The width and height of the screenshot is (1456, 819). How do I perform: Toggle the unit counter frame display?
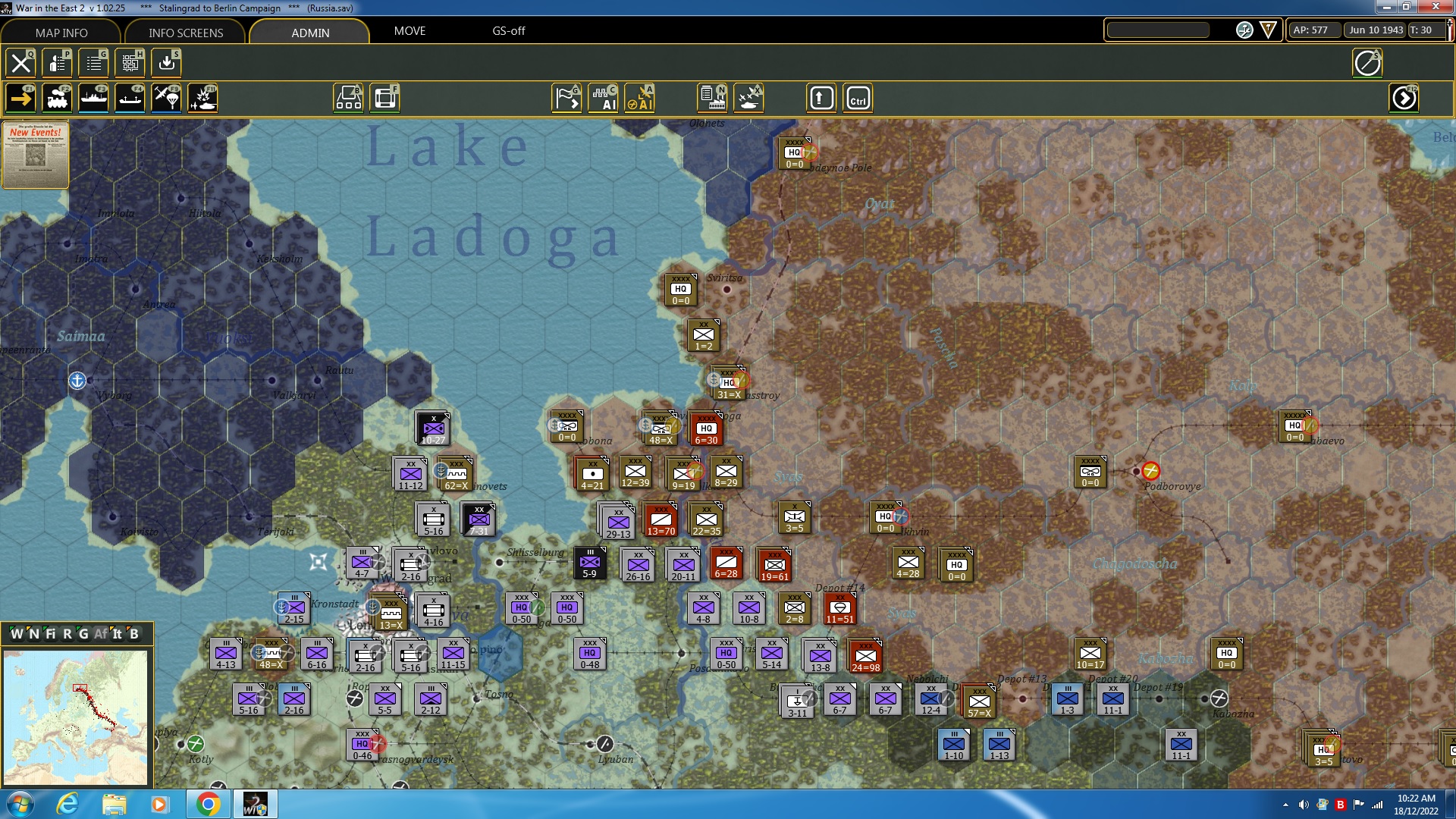tap(385, 98)
